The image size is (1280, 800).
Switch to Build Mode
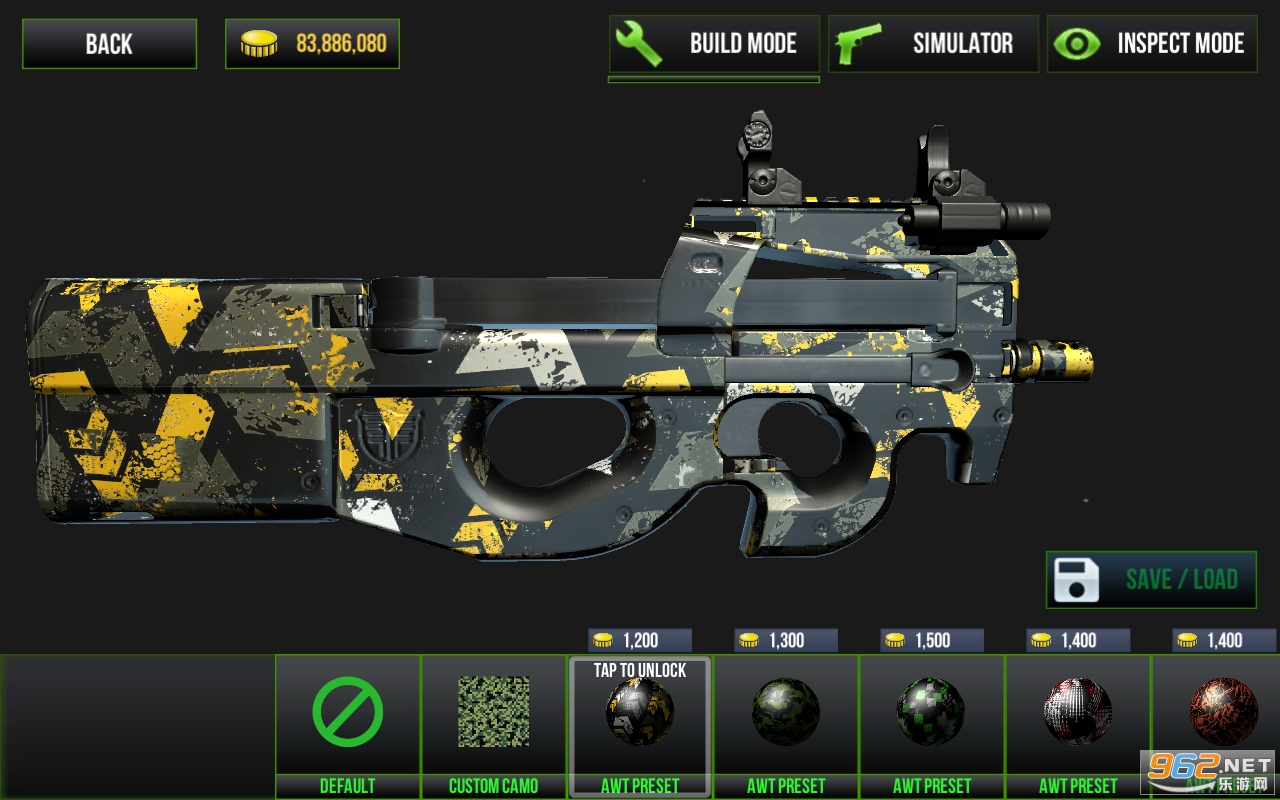[714, 44]
